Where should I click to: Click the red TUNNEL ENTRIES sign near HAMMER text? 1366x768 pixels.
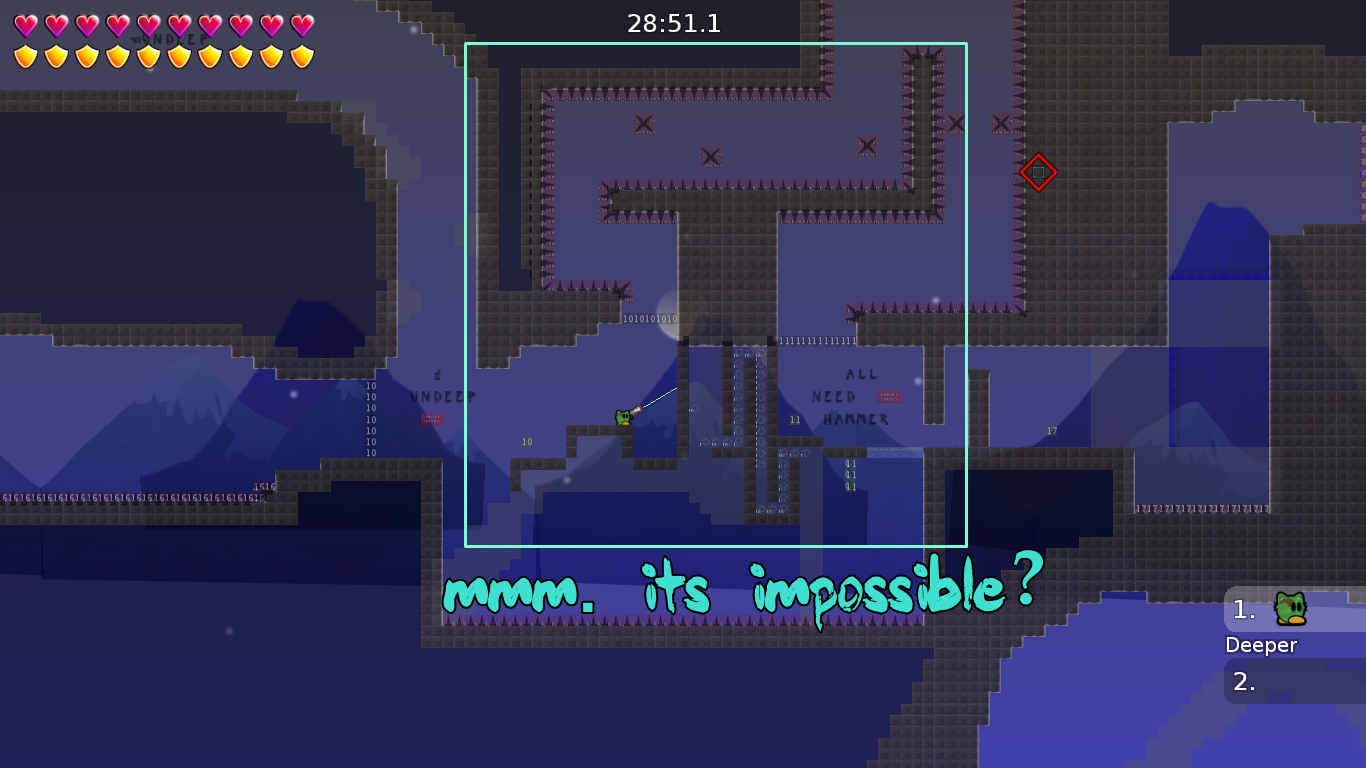point(888,396)
